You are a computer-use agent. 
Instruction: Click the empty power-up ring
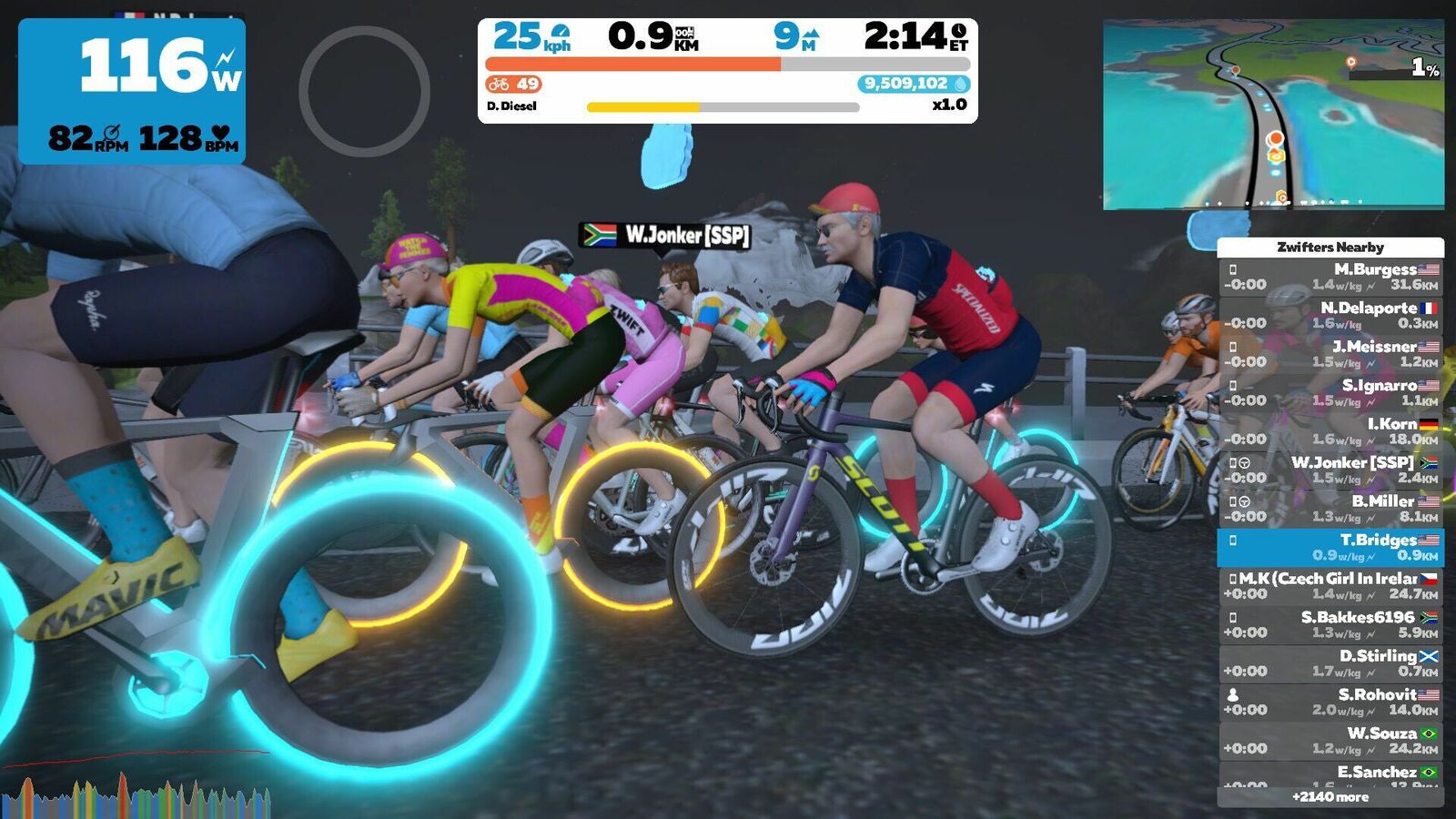tap(364, 91)
